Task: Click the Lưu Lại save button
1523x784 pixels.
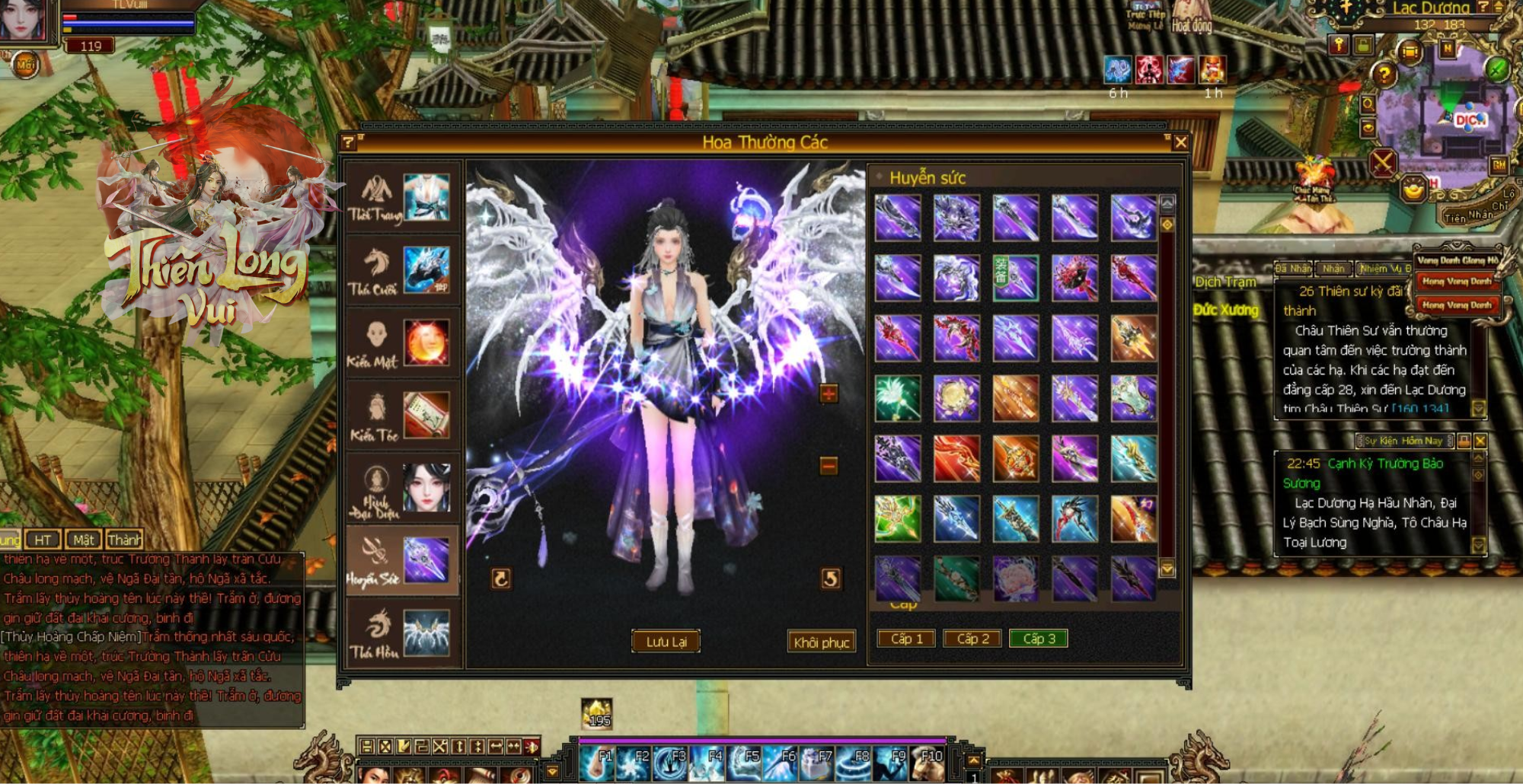Action: [666, 642]
